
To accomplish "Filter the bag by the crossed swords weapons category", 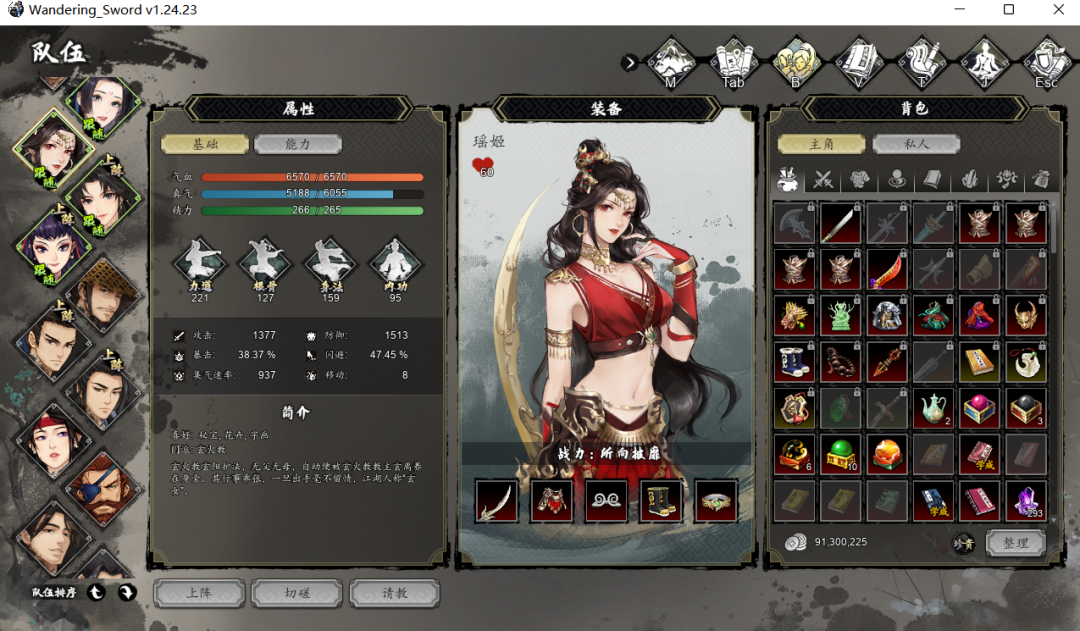I will point(823,180).
